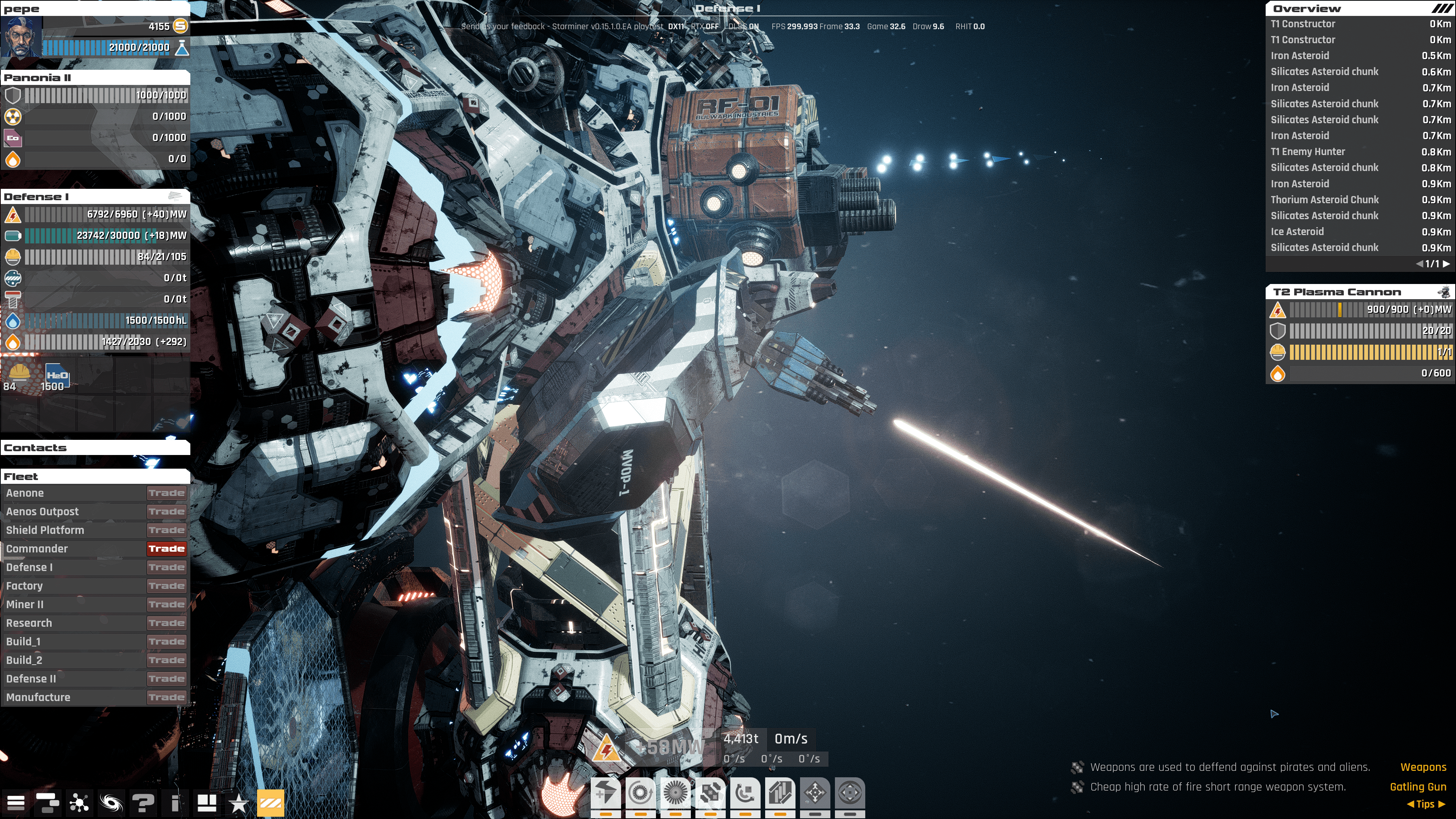The width and height of the screenshot is (1456, 819).
Task: Open the network nodes icon
Action: pos(79,803)
